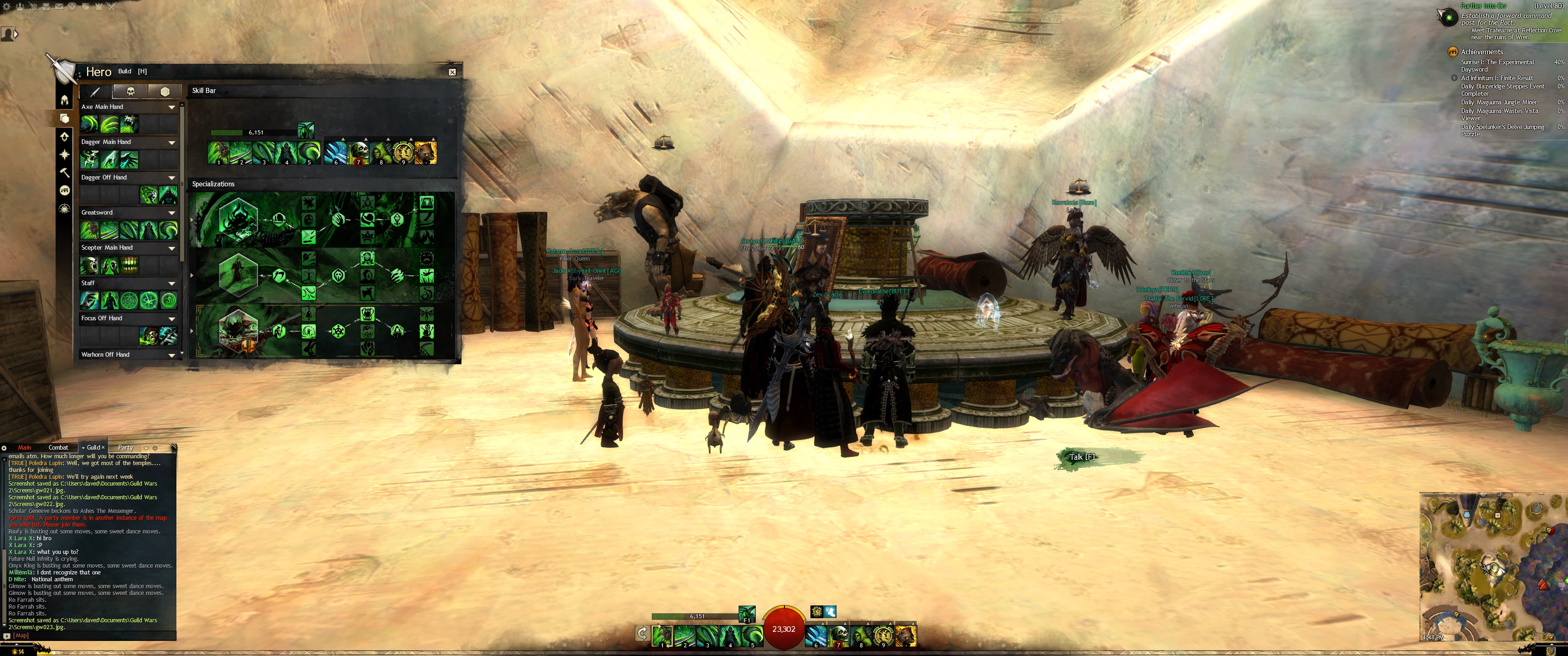
Task: Open chat options gear icon
Action: pyautogui.click(x=4, y=448)
